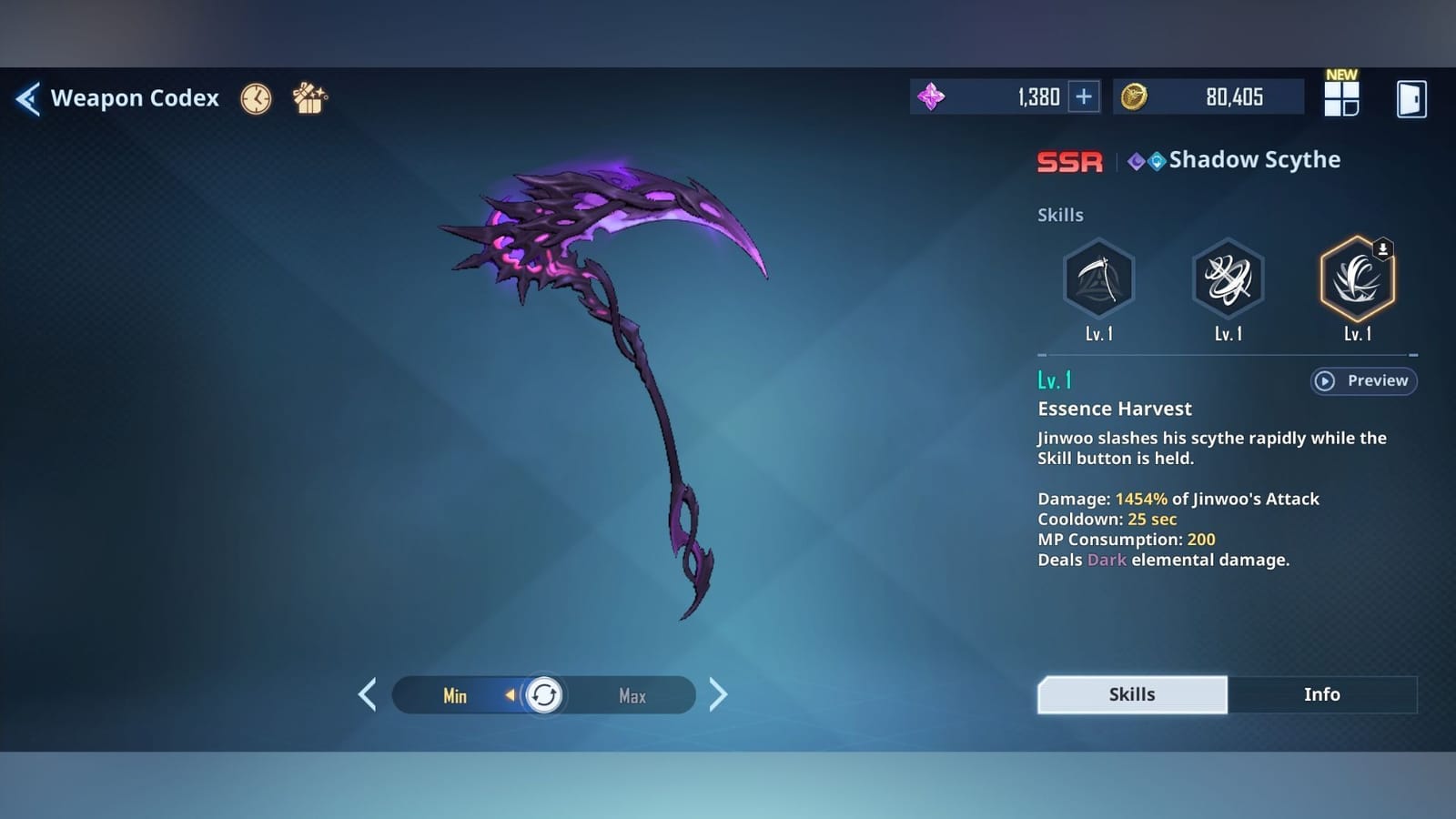Open the menu grid marked NEW

[1342, 98]
